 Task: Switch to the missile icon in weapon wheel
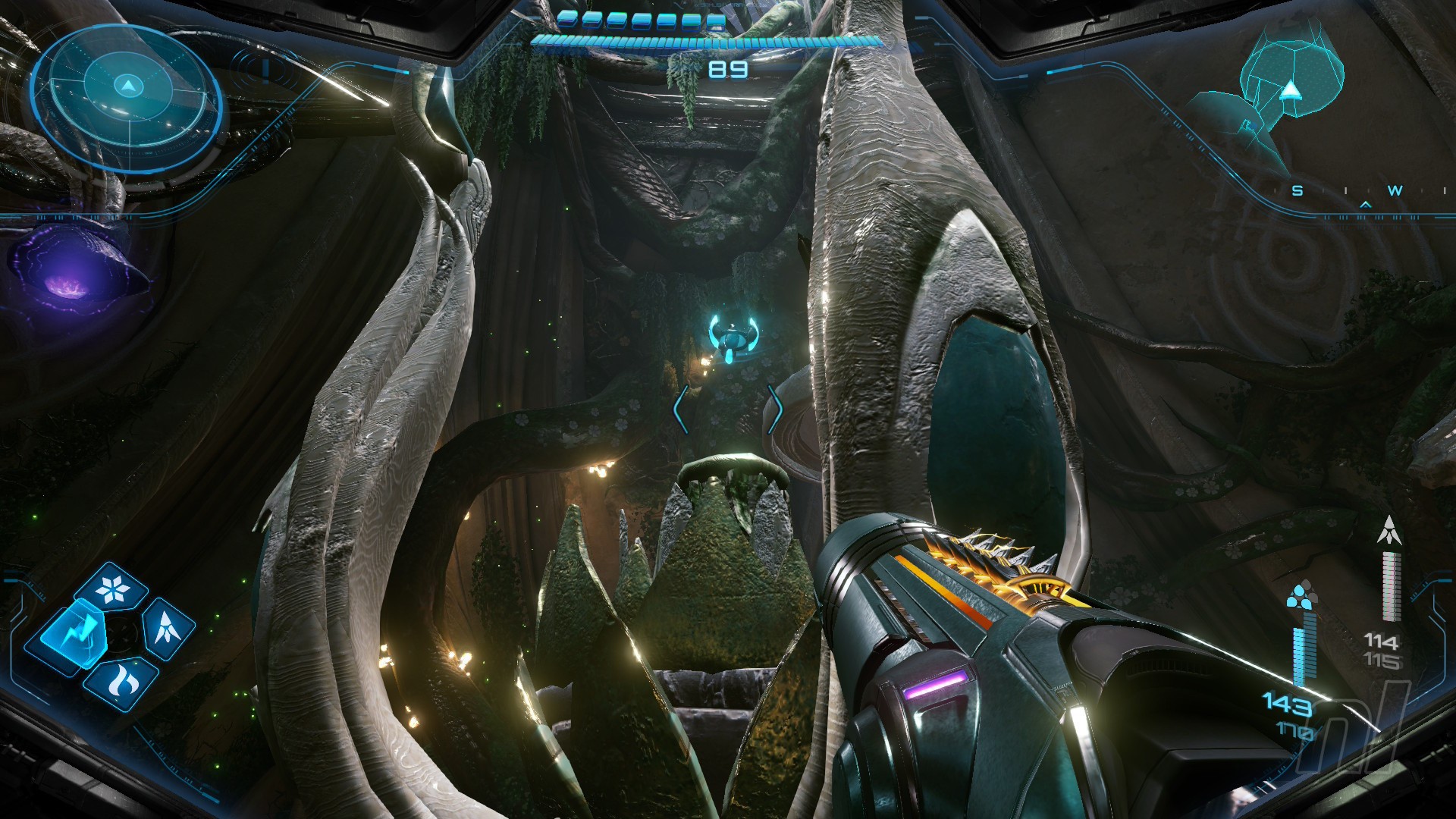tap(168, 628)
